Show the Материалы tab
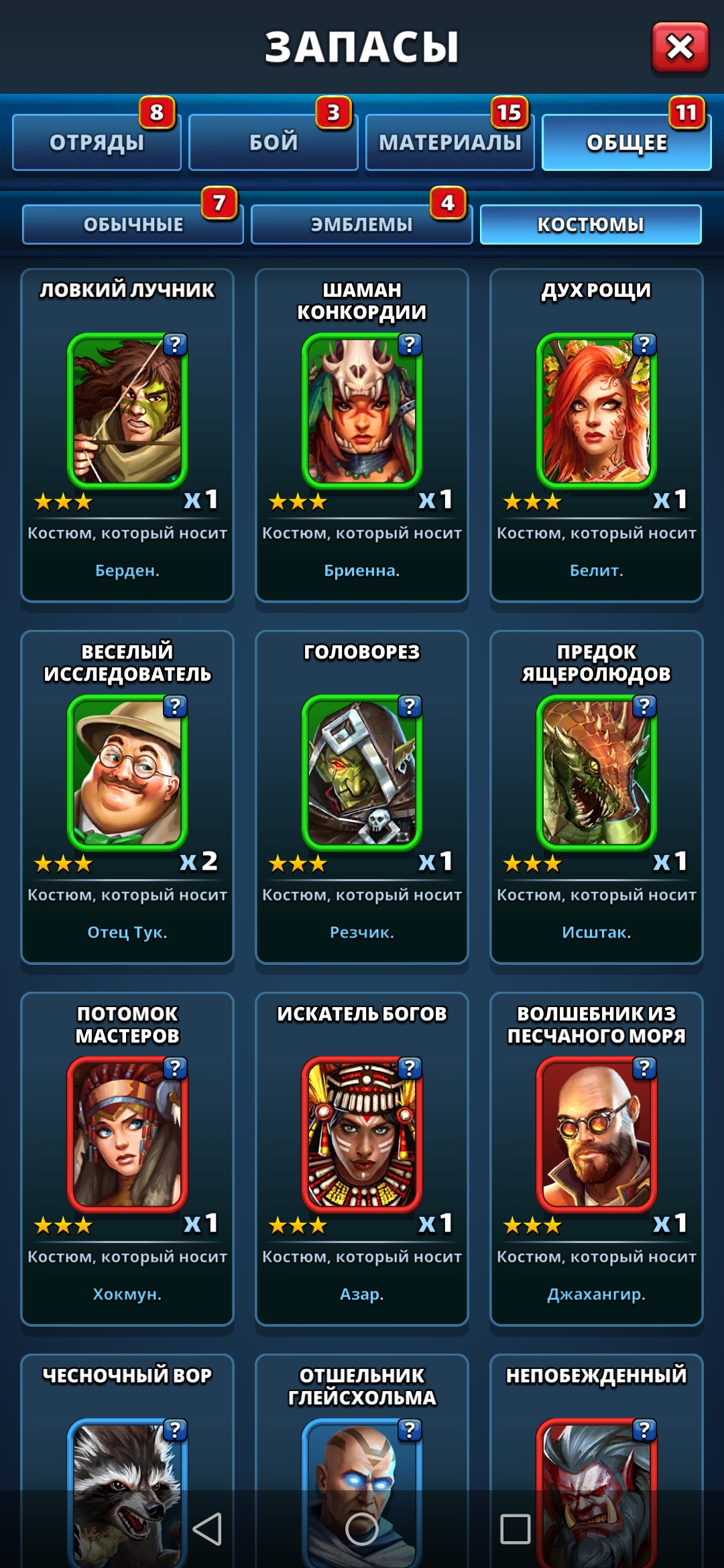724x1568 pixels. (450, 142)
